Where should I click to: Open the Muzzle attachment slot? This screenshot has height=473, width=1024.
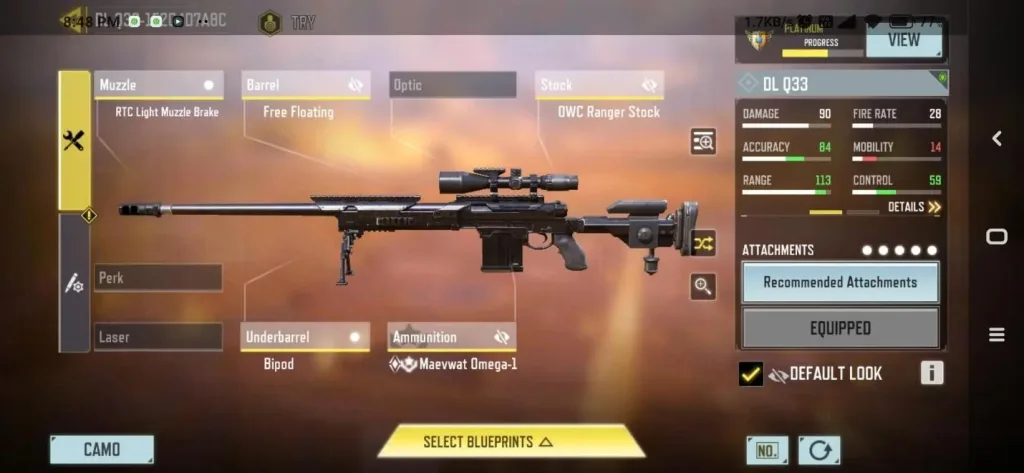click(158, 86)
